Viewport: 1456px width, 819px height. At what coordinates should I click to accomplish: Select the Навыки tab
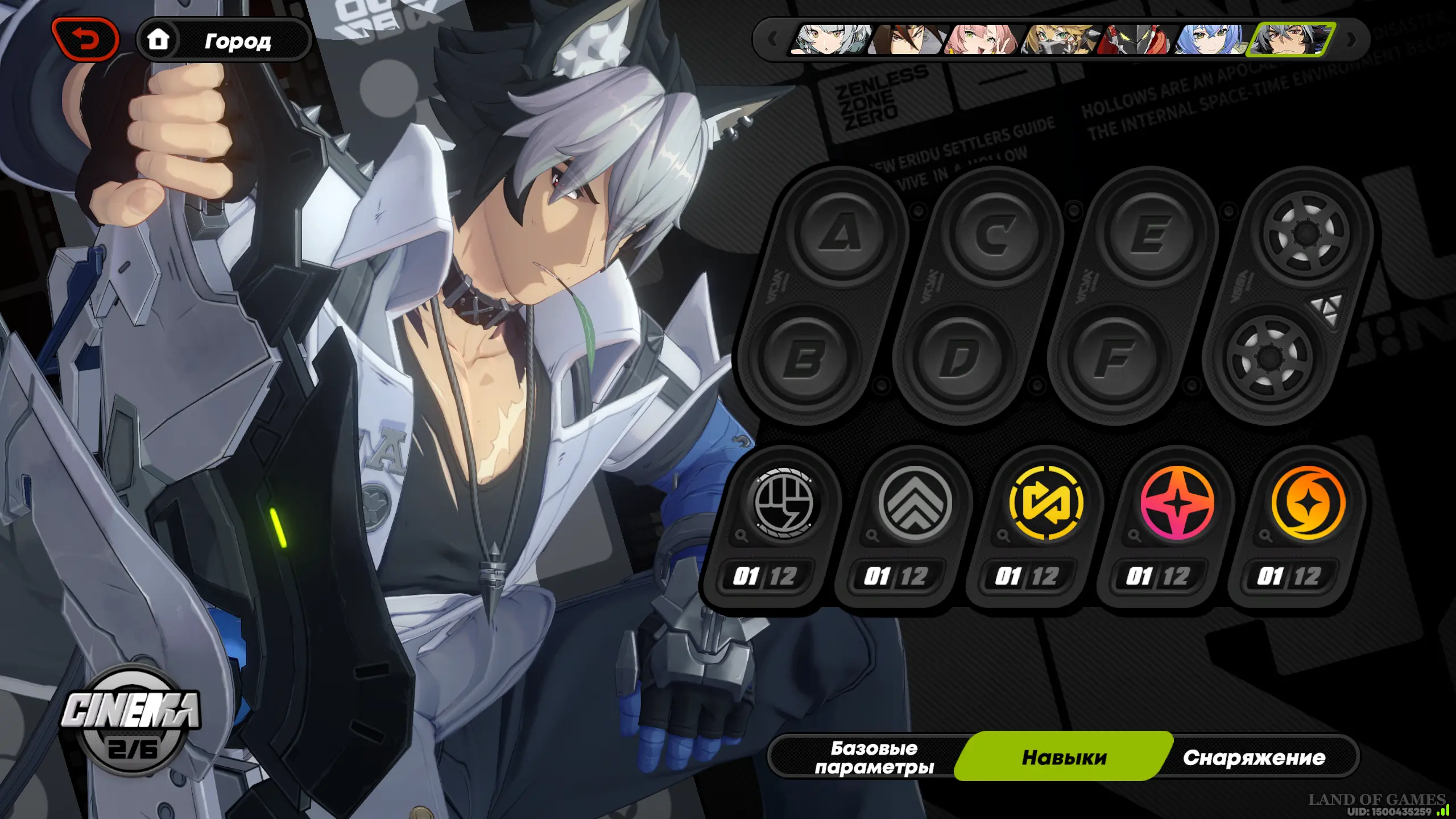pyautogui.click(x=1064, y=757)
